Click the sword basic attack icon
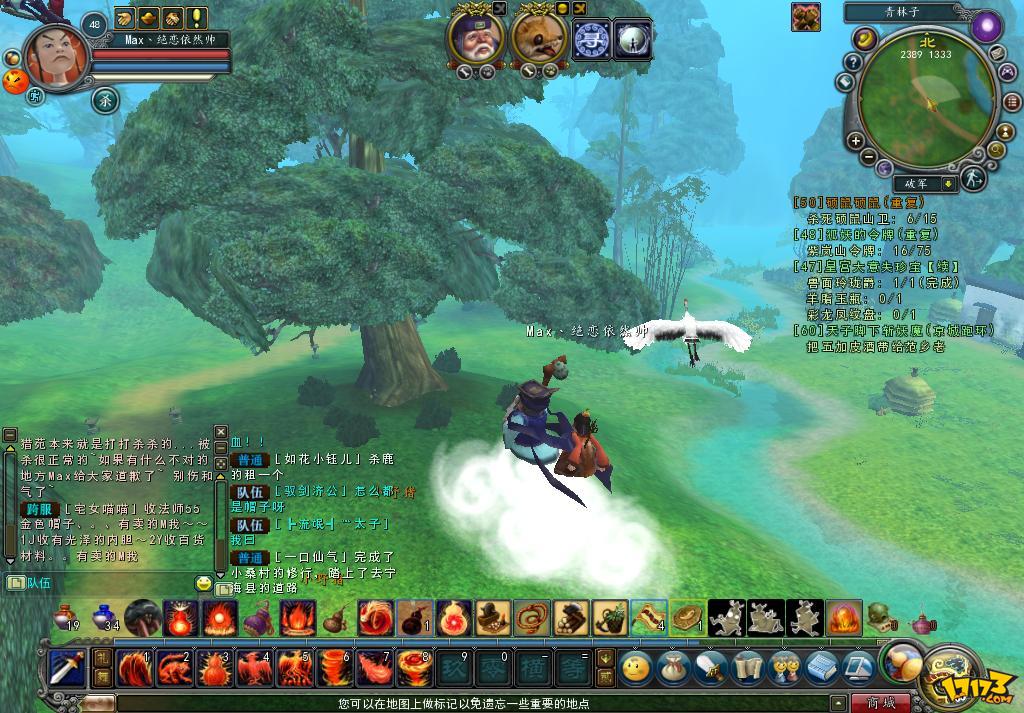This screenshot has width=1024, height=713. (x=67, y=666)
